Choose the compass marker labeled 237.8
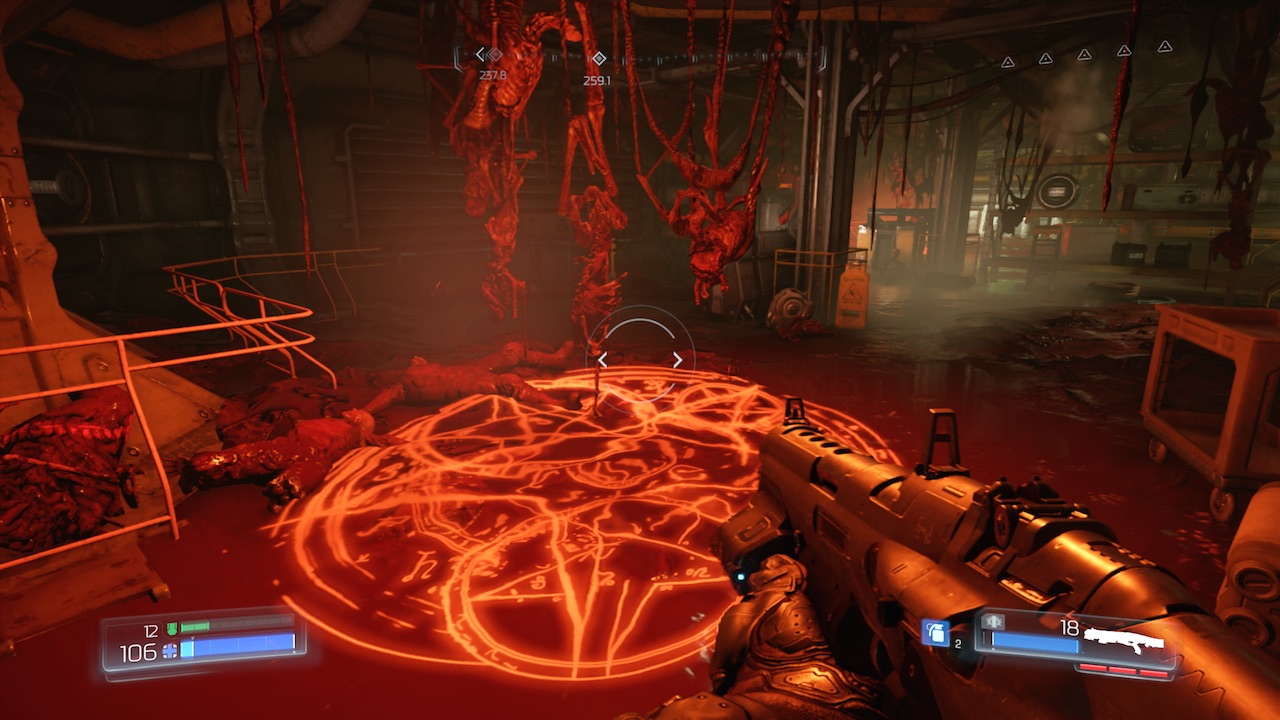 [x=493, y=55]
